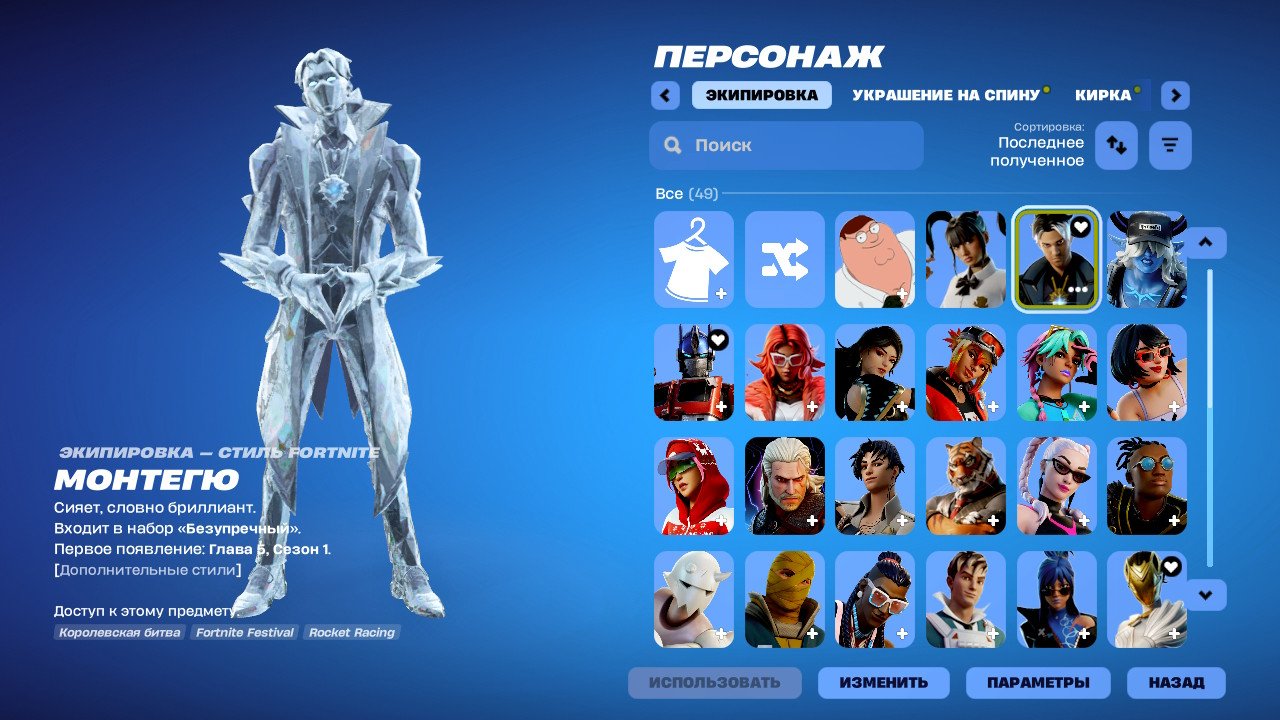Select the Geralt witcher character skin
This screenshot has width=1280, height=720.
[784, 486]
